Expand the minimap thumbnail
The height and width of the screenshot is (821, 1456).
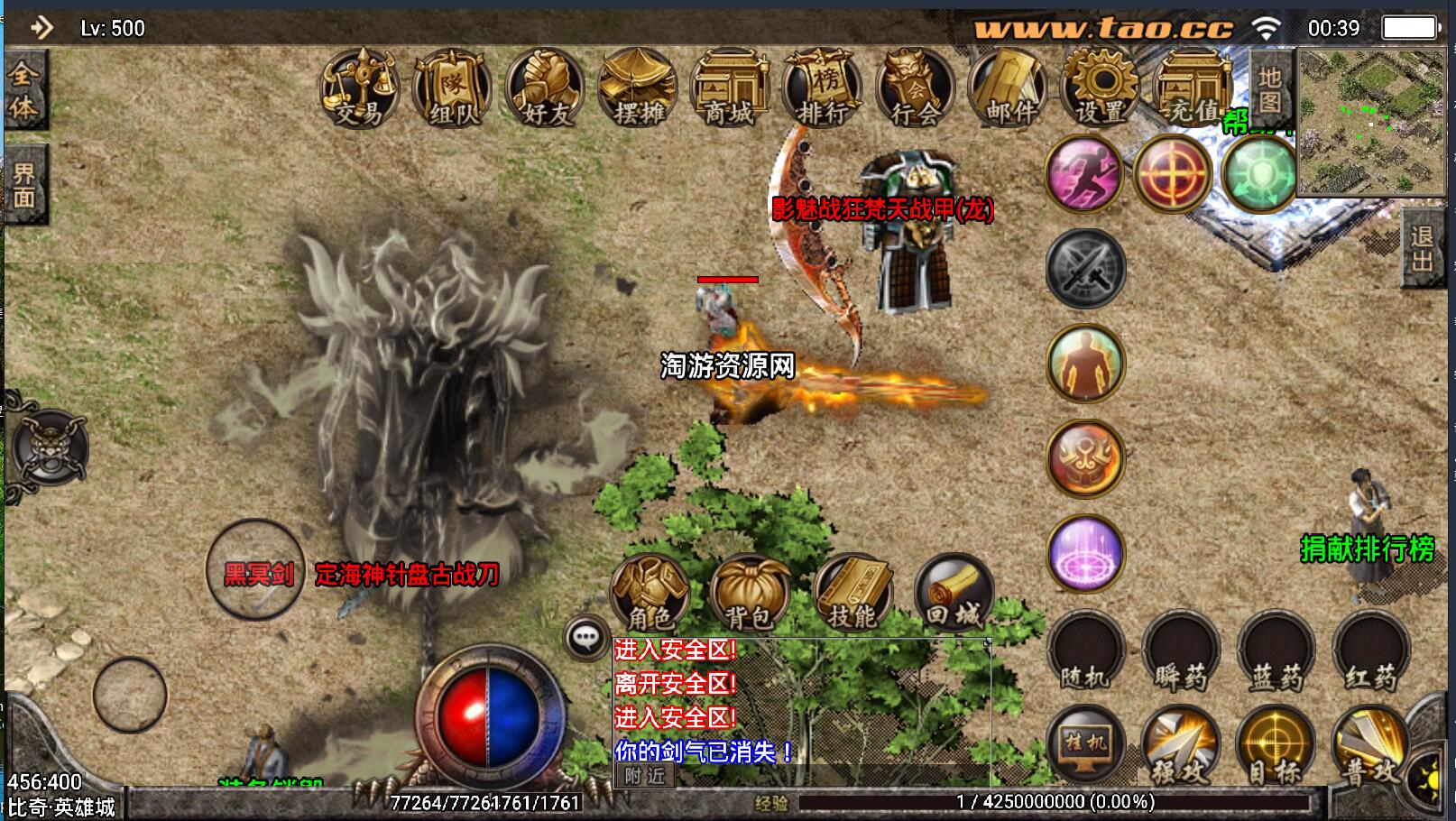point(1371,122)
